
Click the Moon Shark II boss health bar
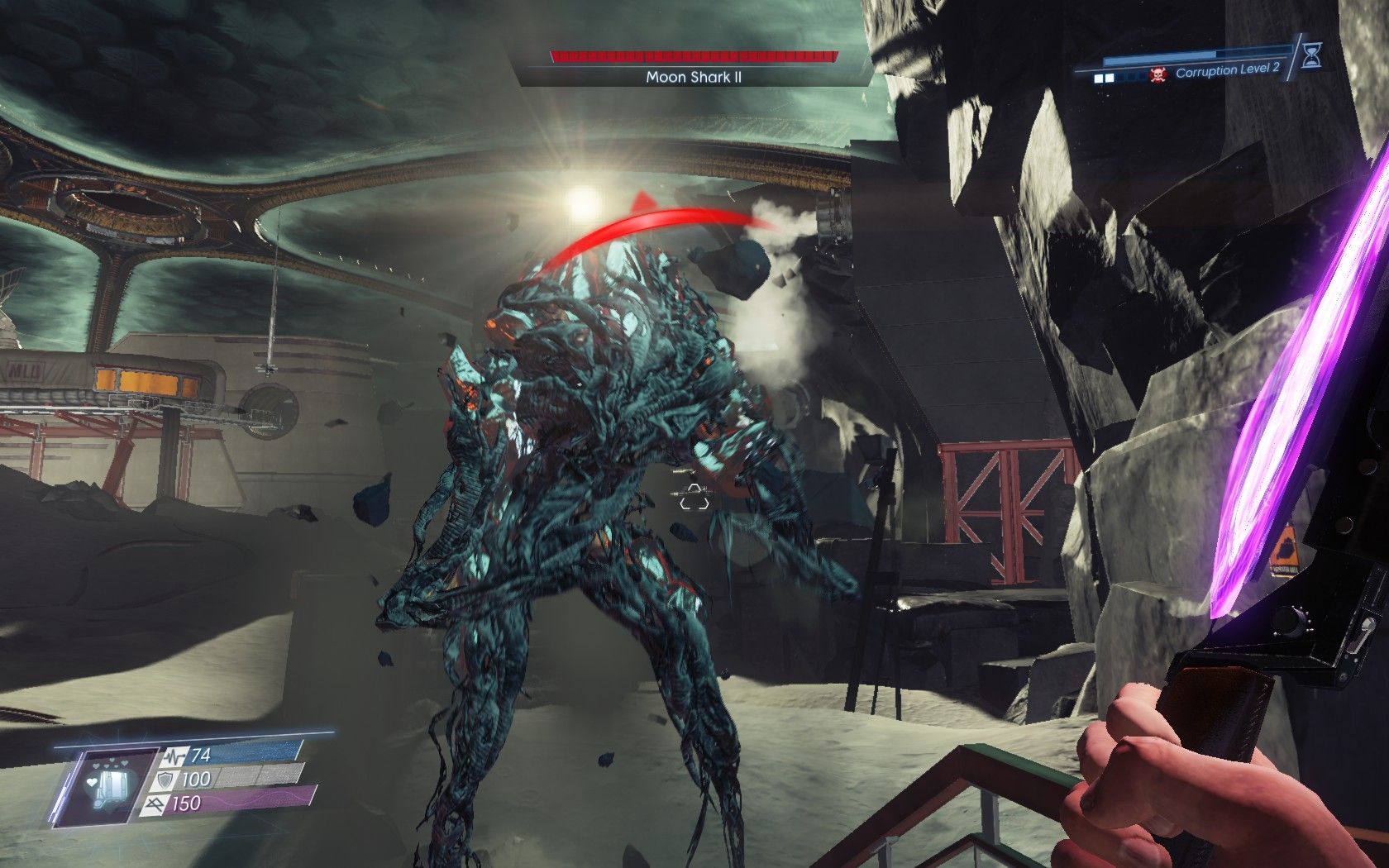(690, 56)
